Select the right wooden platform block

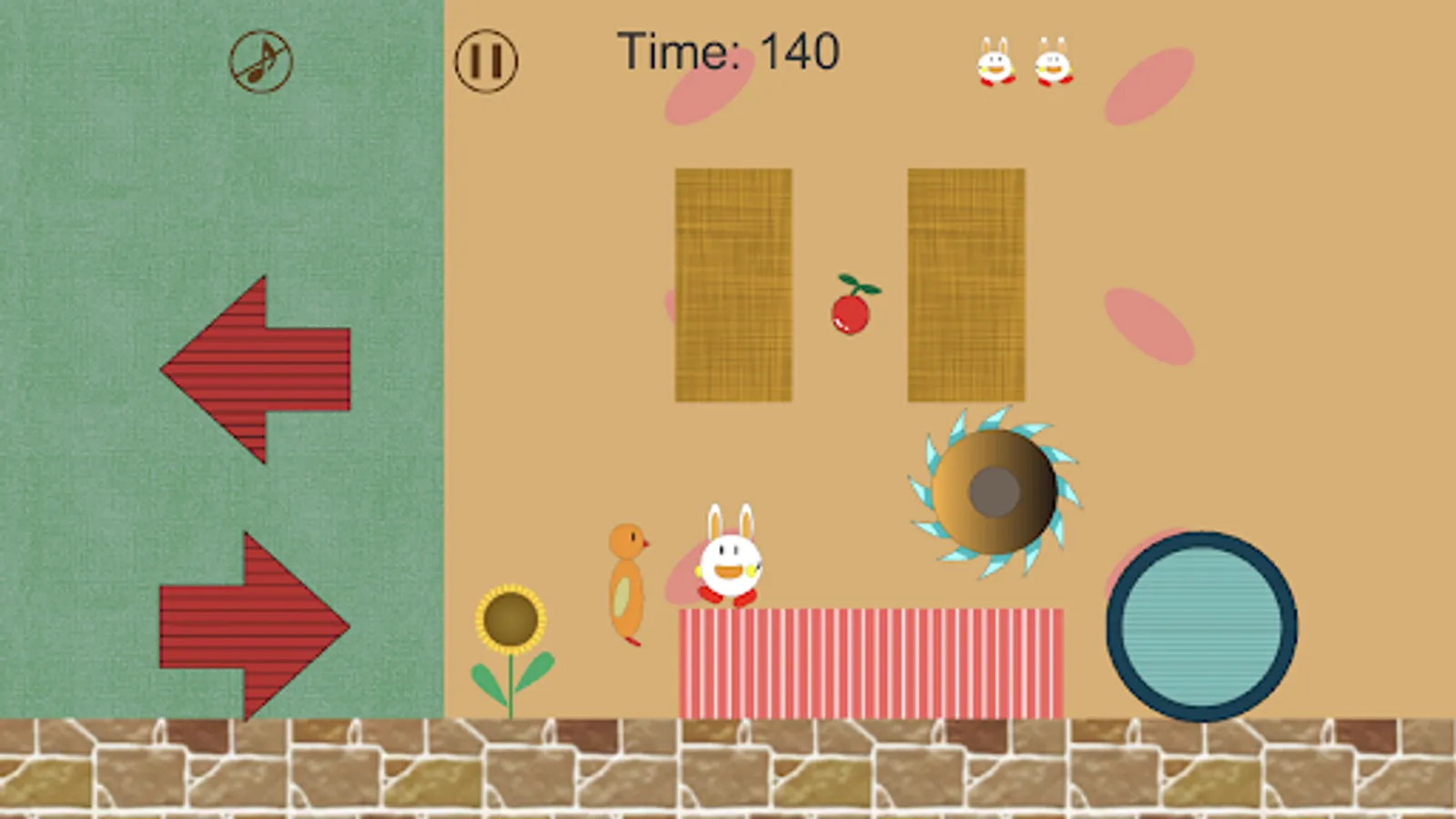click(965, 284)
